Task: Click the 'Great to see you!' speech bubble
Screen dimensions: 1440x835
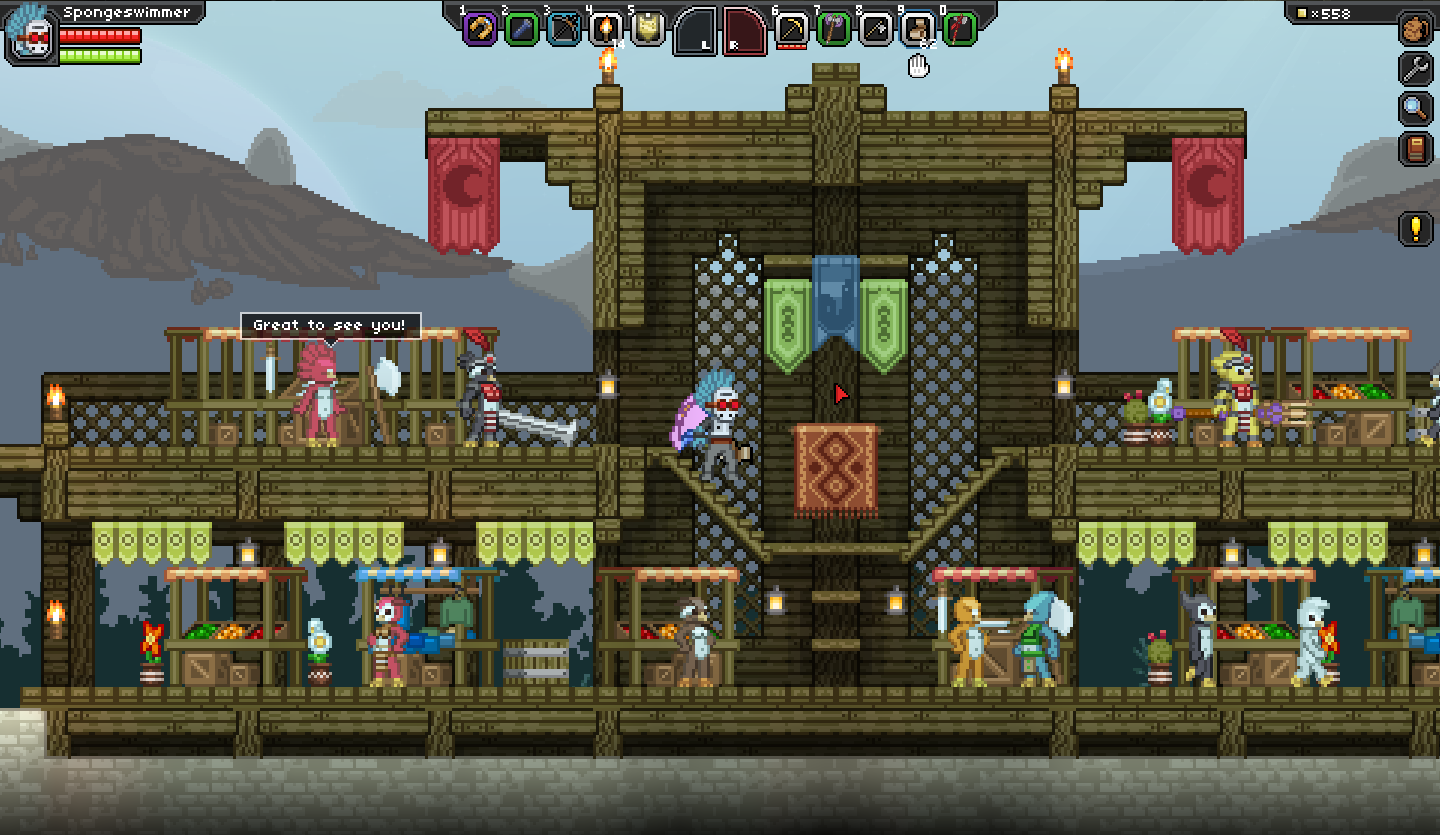Action: [x=330, y=323]
